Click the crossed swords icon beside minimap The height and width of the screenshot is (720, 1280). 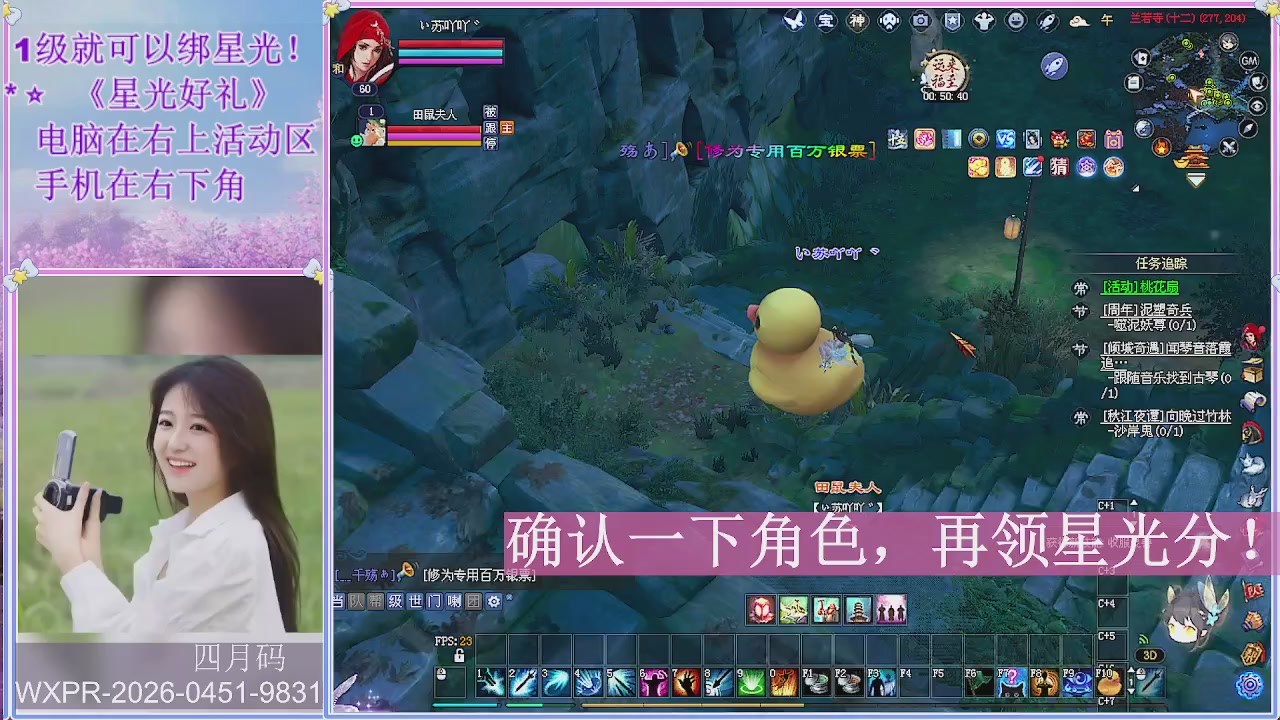1229,146
